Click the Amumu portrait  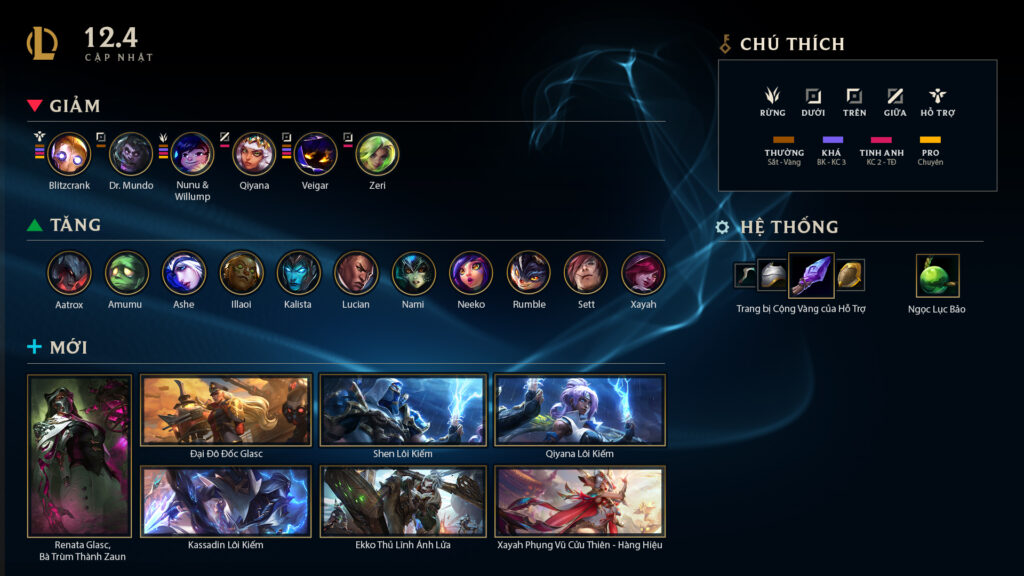[127, 272]
